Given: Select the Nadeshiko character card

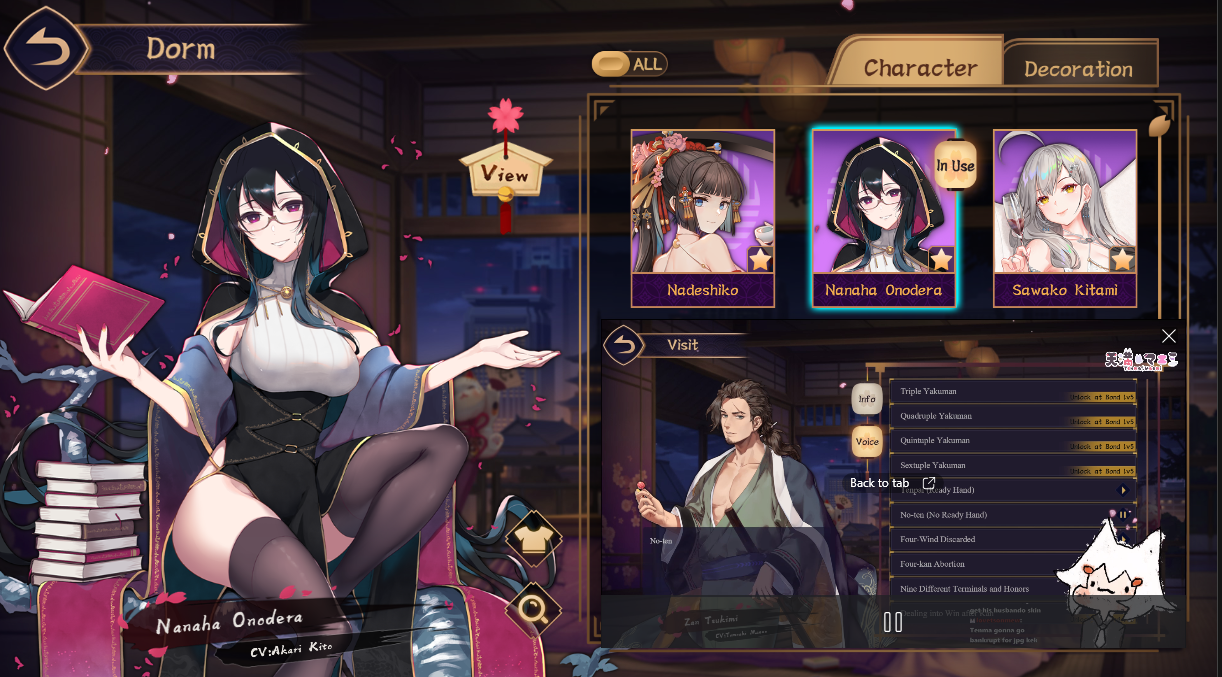Looking at the screenshot, I should click(702, 218).
